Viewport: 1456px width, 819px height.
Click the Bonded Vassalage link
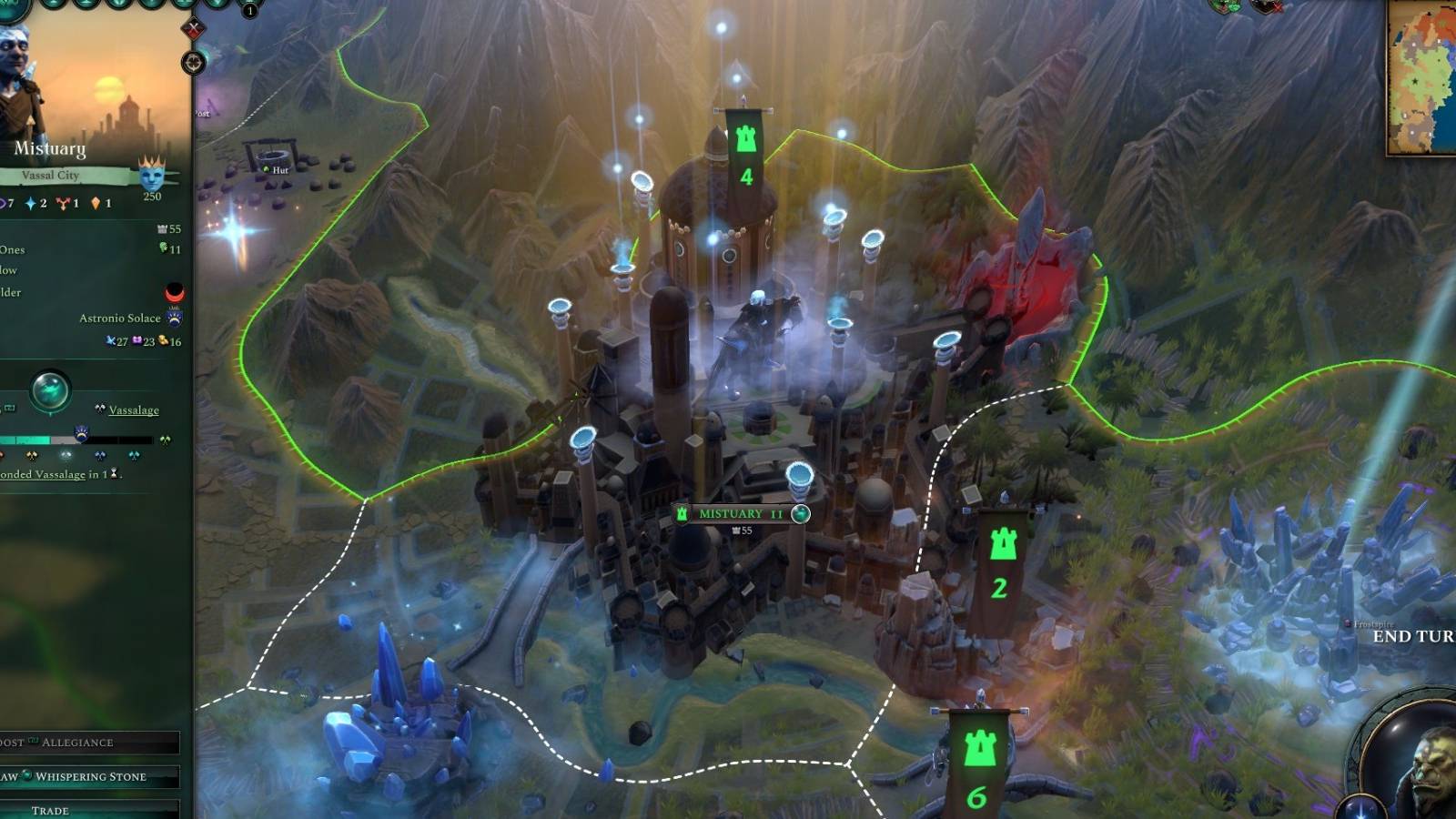(x=41, y=473)
